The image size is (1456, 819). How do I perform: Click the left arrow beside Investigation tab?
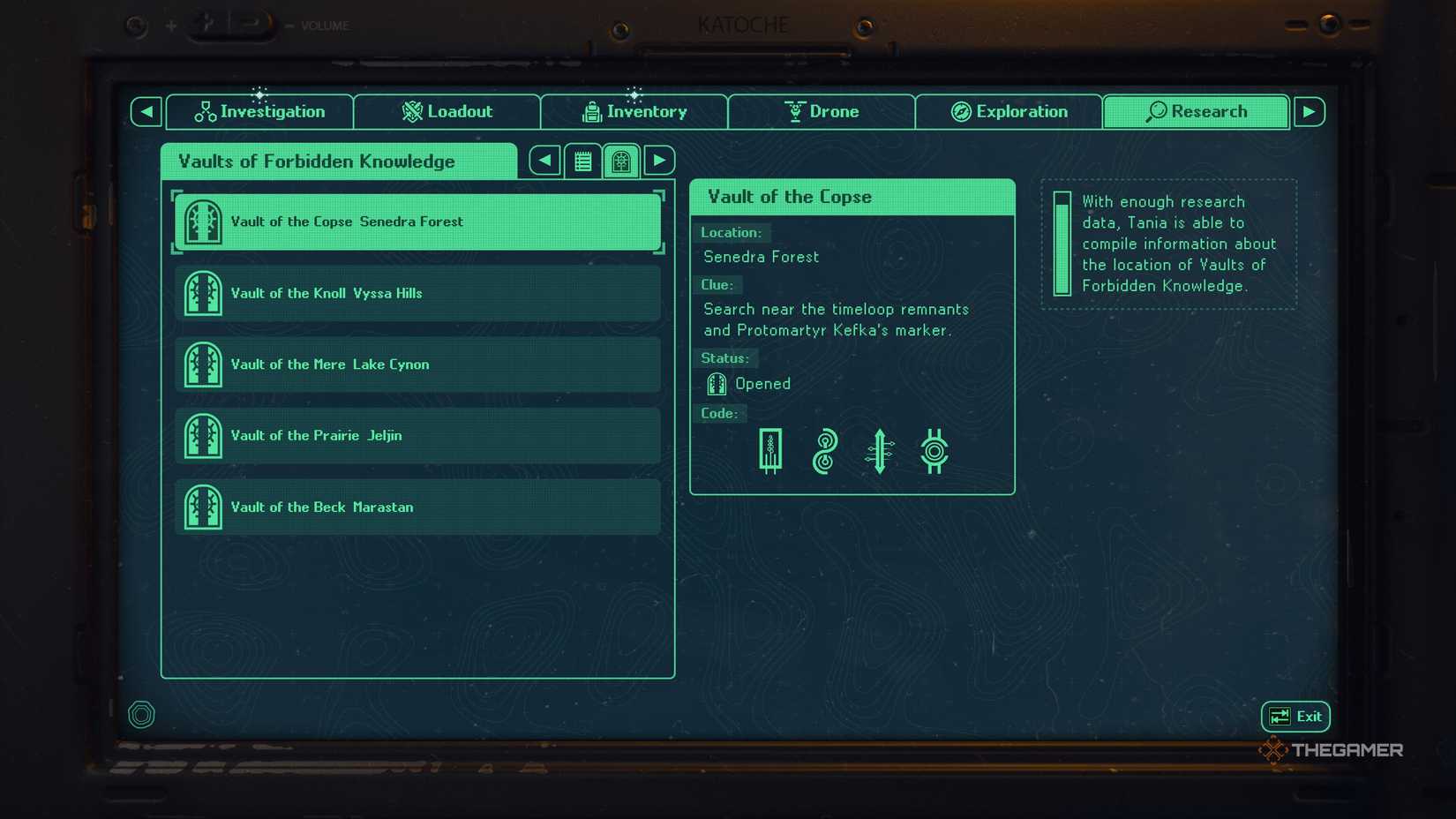tap(145, 111)
